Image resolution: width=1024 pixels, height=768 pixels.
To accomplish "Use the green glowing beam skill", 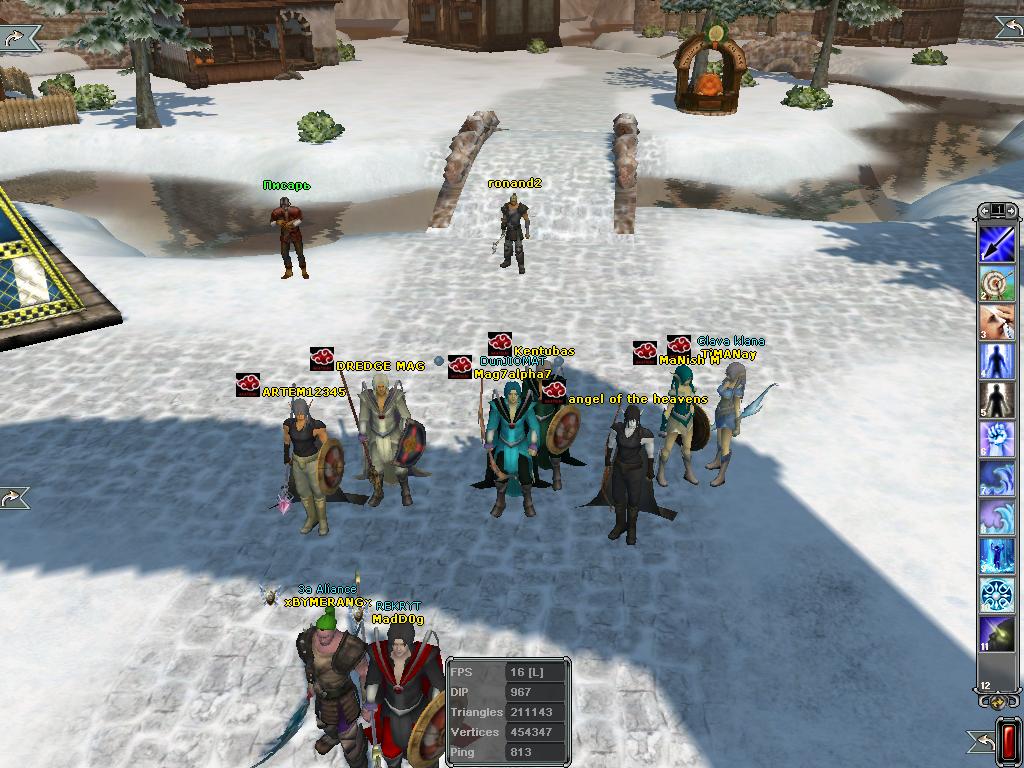I will (x=997, y=635).
